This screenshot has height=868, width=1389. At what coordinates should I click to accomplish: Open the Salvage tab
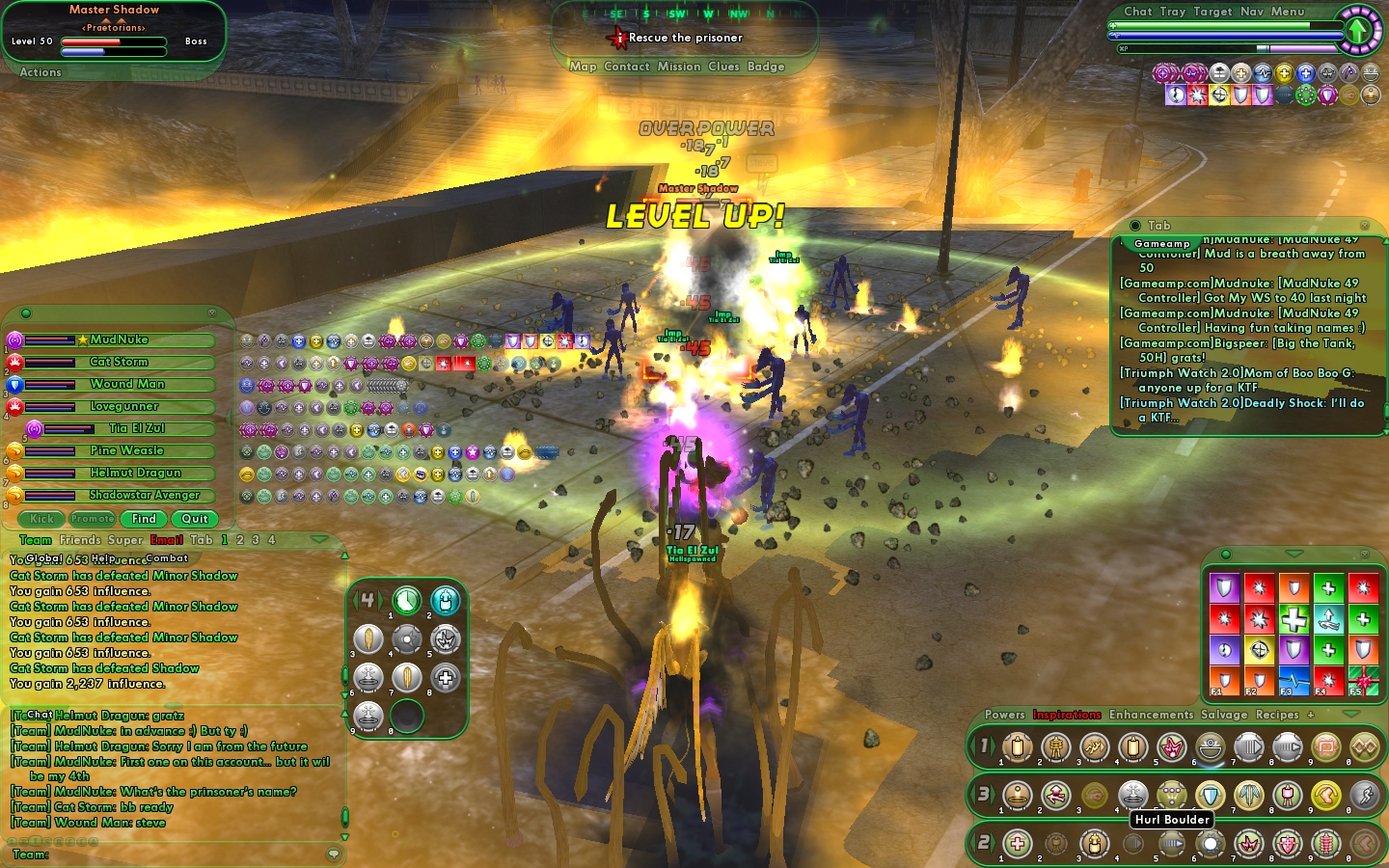point(1224,715)
